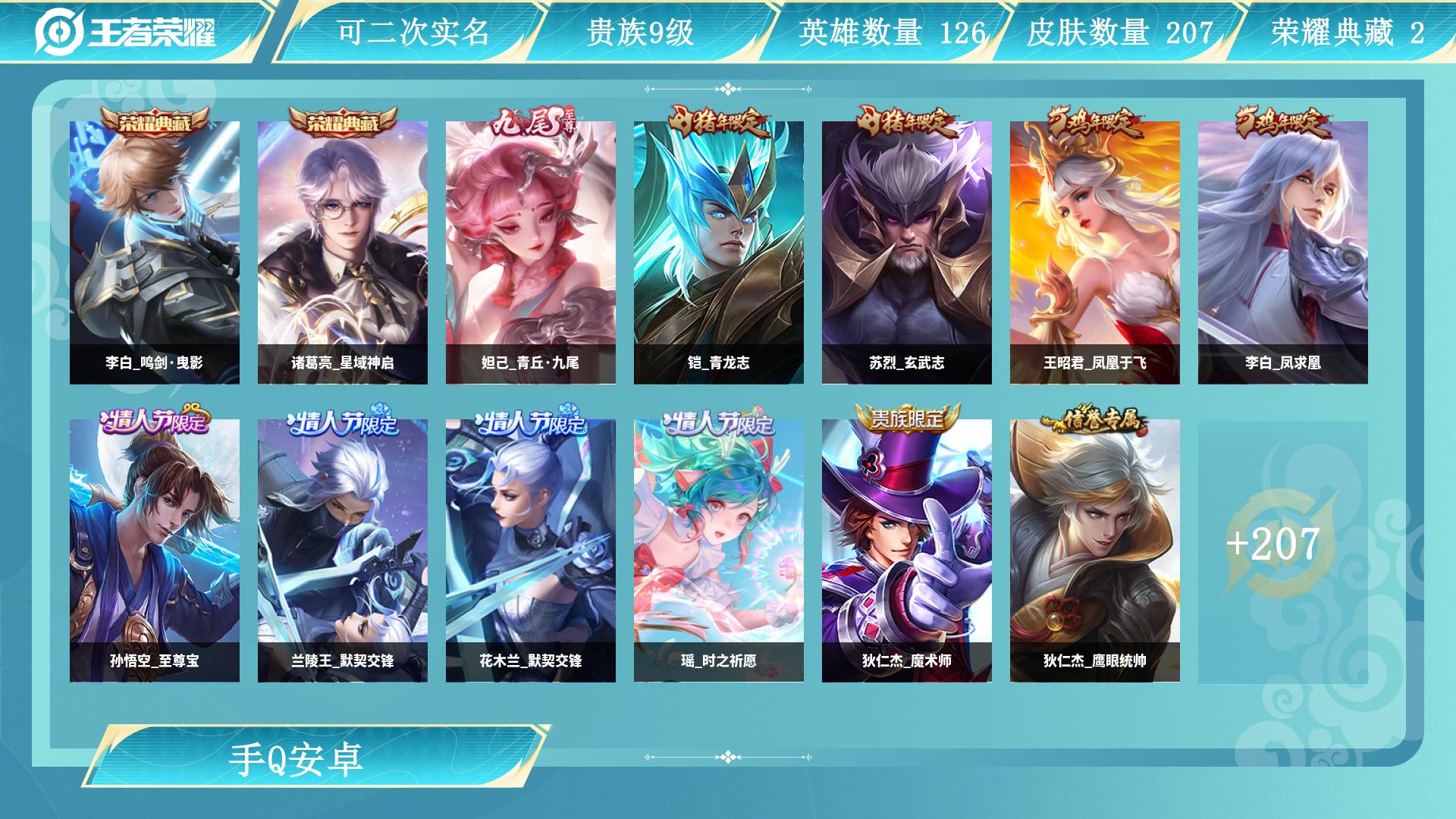This screenshot has height=819, width=1456.
Task: Switch to the 贵族9级 header tab
Action: coord(641,31)
